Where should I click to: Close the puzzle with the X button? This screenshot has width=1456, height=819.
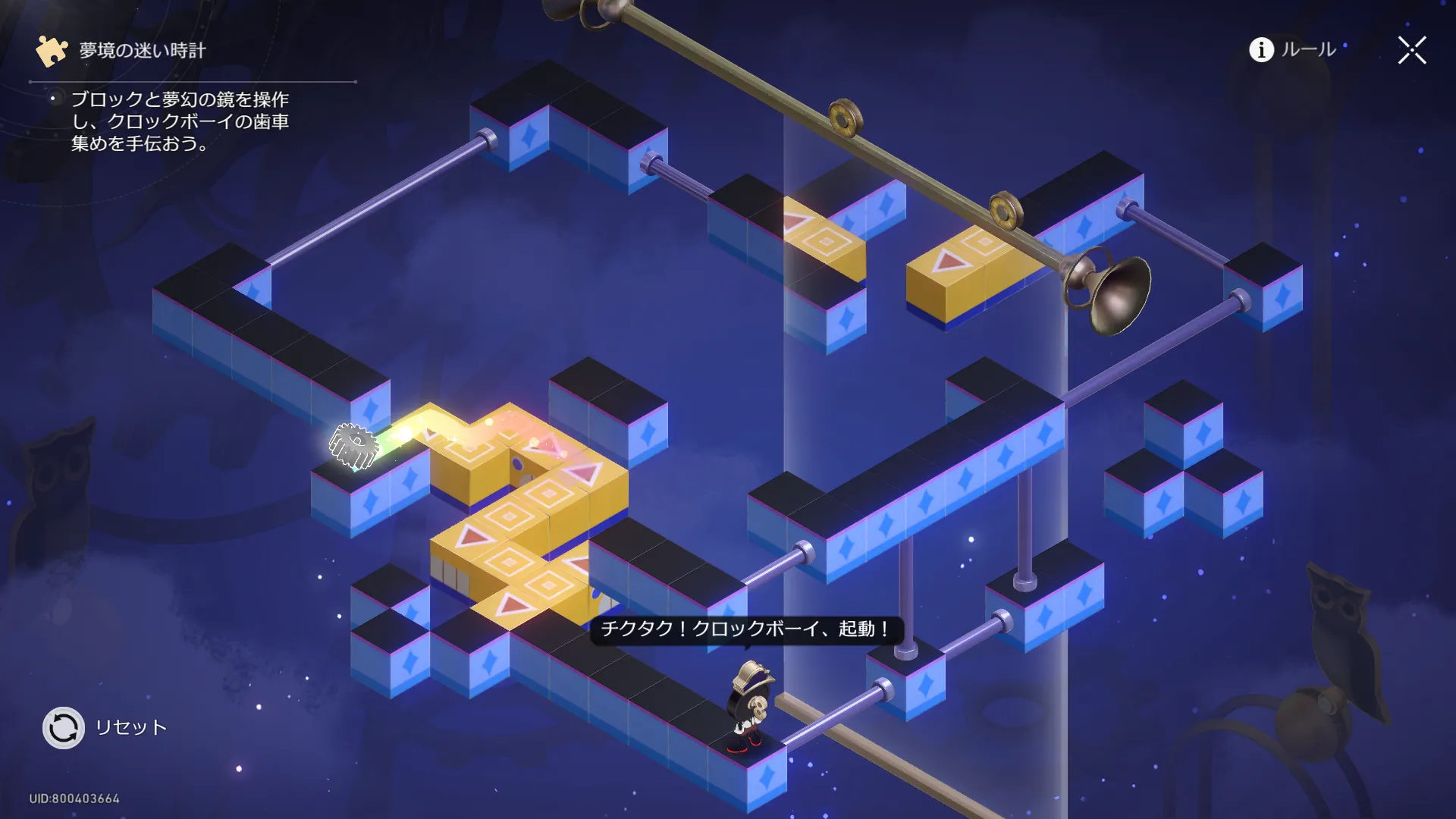[1411, 51]
